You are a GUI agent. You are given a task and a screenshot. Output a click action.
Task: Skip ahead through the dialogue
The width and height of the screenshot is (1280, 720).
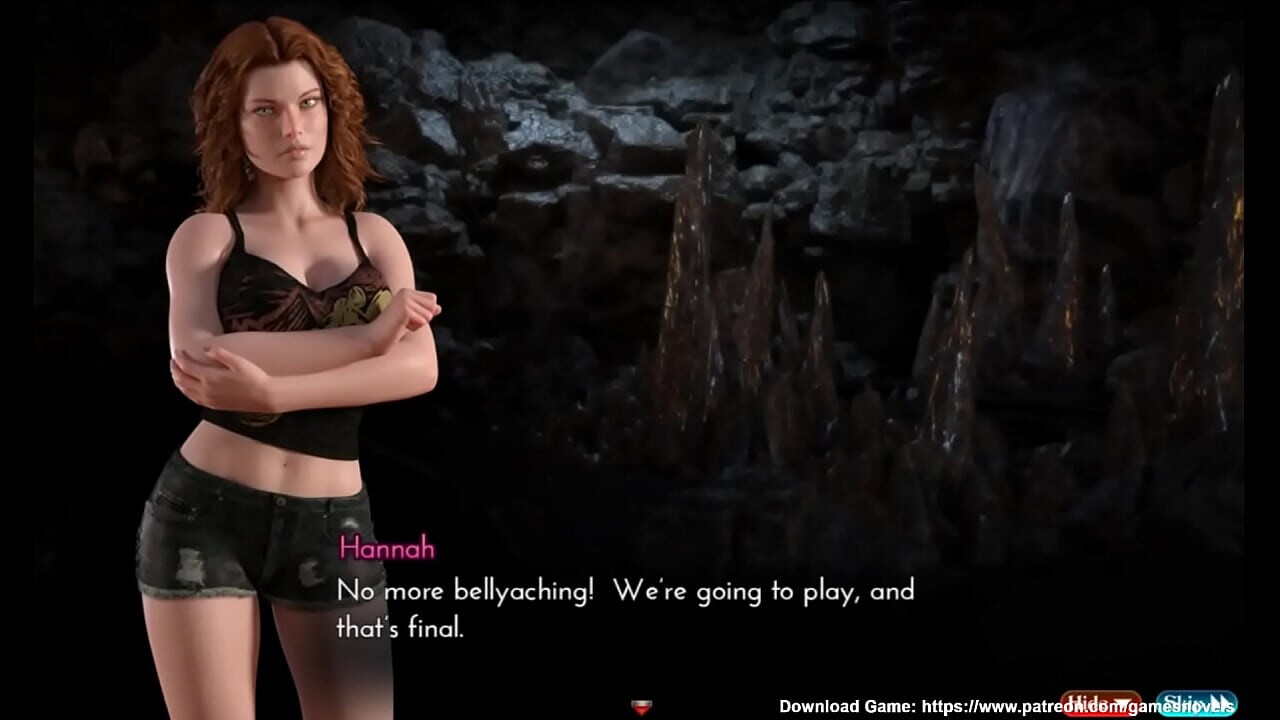click(1196, 704)
